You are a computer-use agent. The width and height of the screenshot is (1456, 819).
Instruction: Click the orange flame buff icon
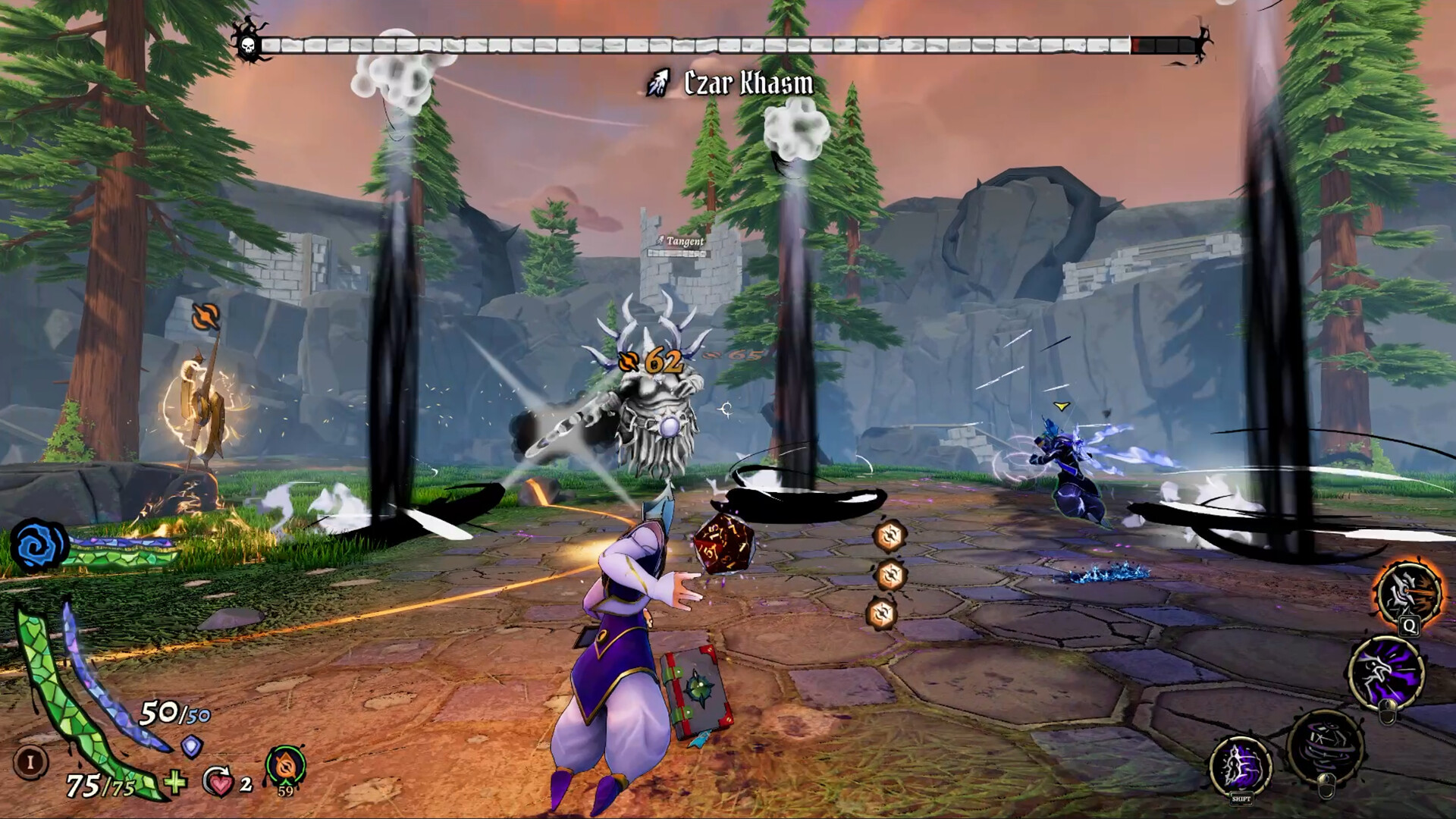(286, 767)
